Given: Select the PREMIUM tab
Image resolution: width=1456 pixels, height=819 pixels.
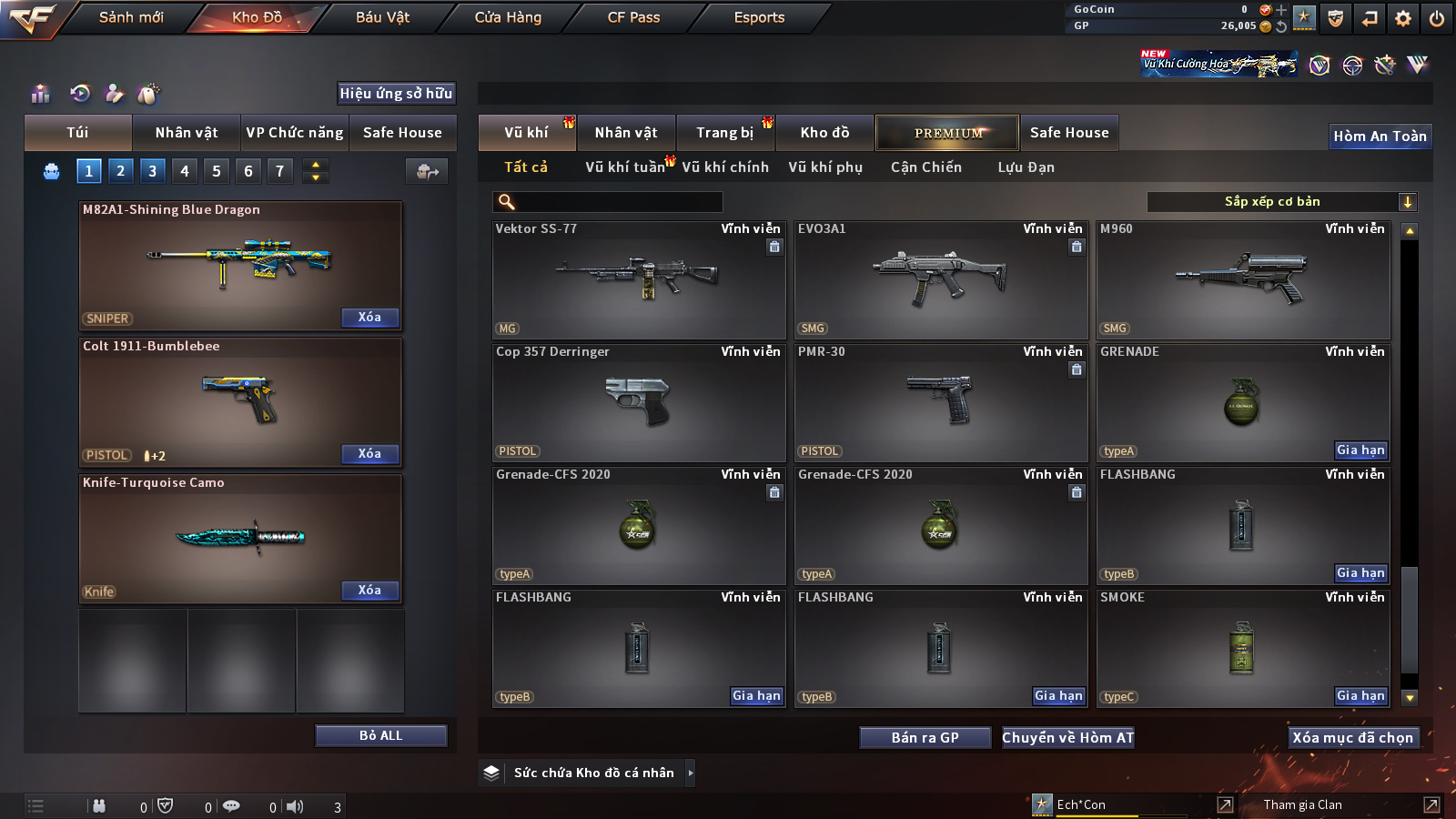Looking at the screenshot, I should 947,133.
